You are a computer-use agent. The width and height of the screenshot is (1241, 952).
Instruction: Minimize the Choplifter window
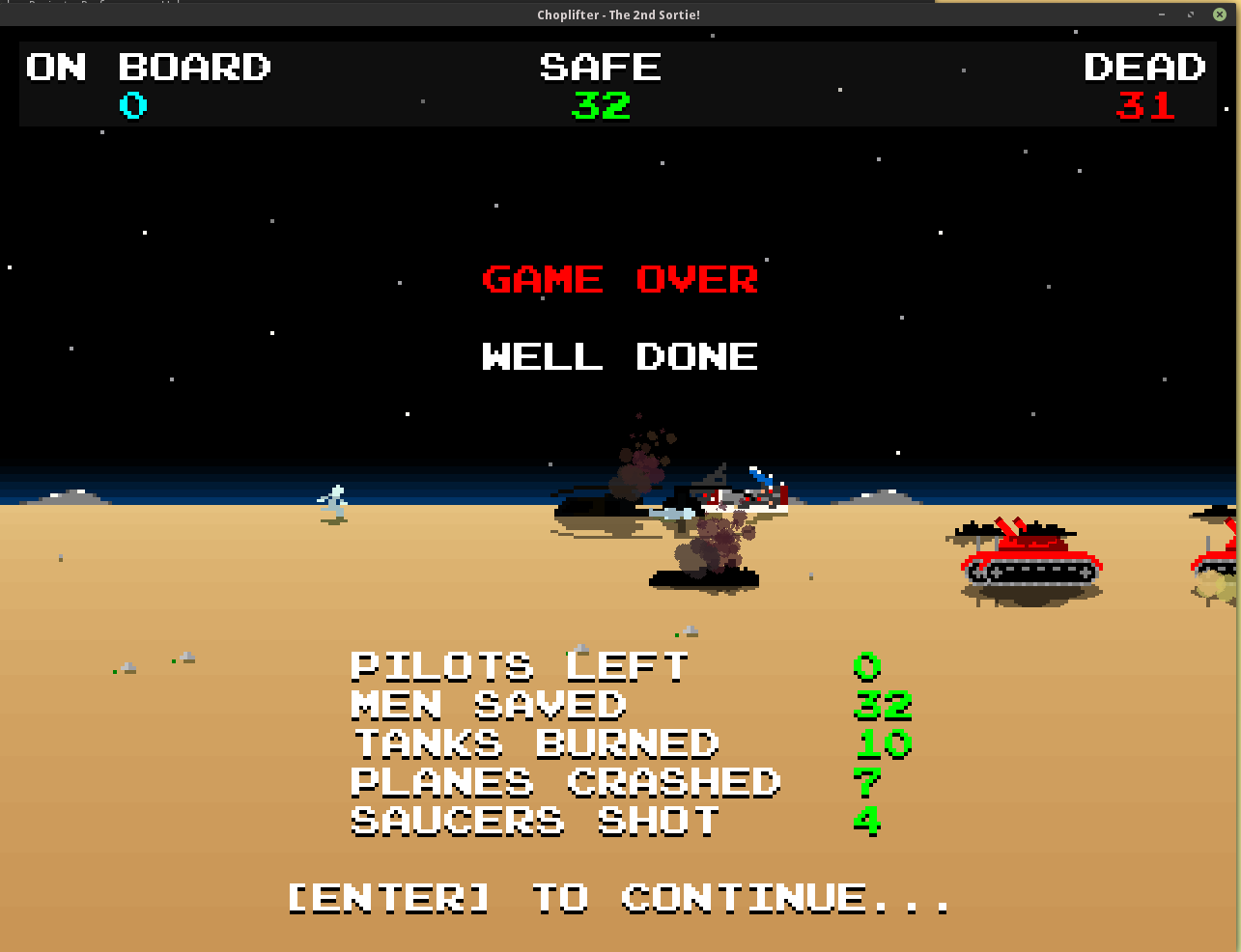tap(1162, 14)
